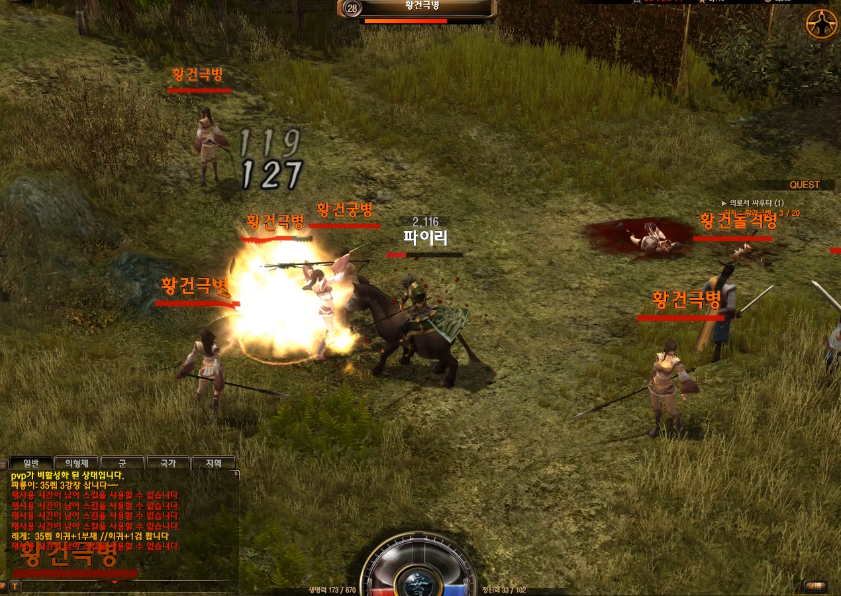
Task: Open the 지역 chat tab
Action: click(x=213, y=463)
